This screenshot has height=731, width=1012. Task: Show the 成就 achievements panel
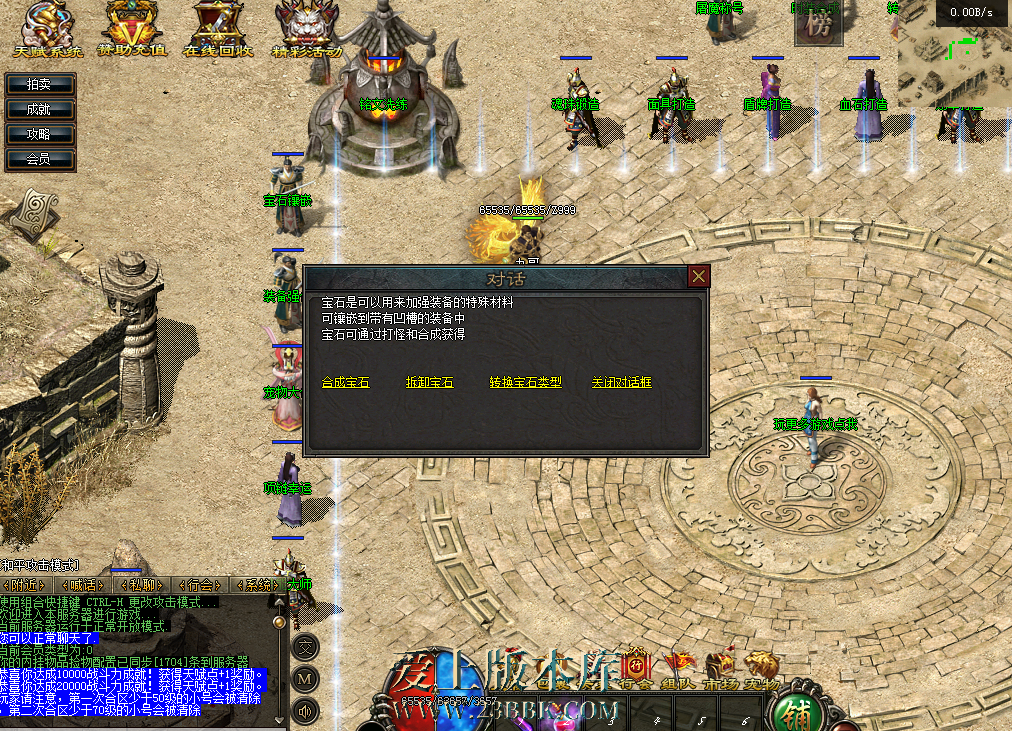click(39, 109)
